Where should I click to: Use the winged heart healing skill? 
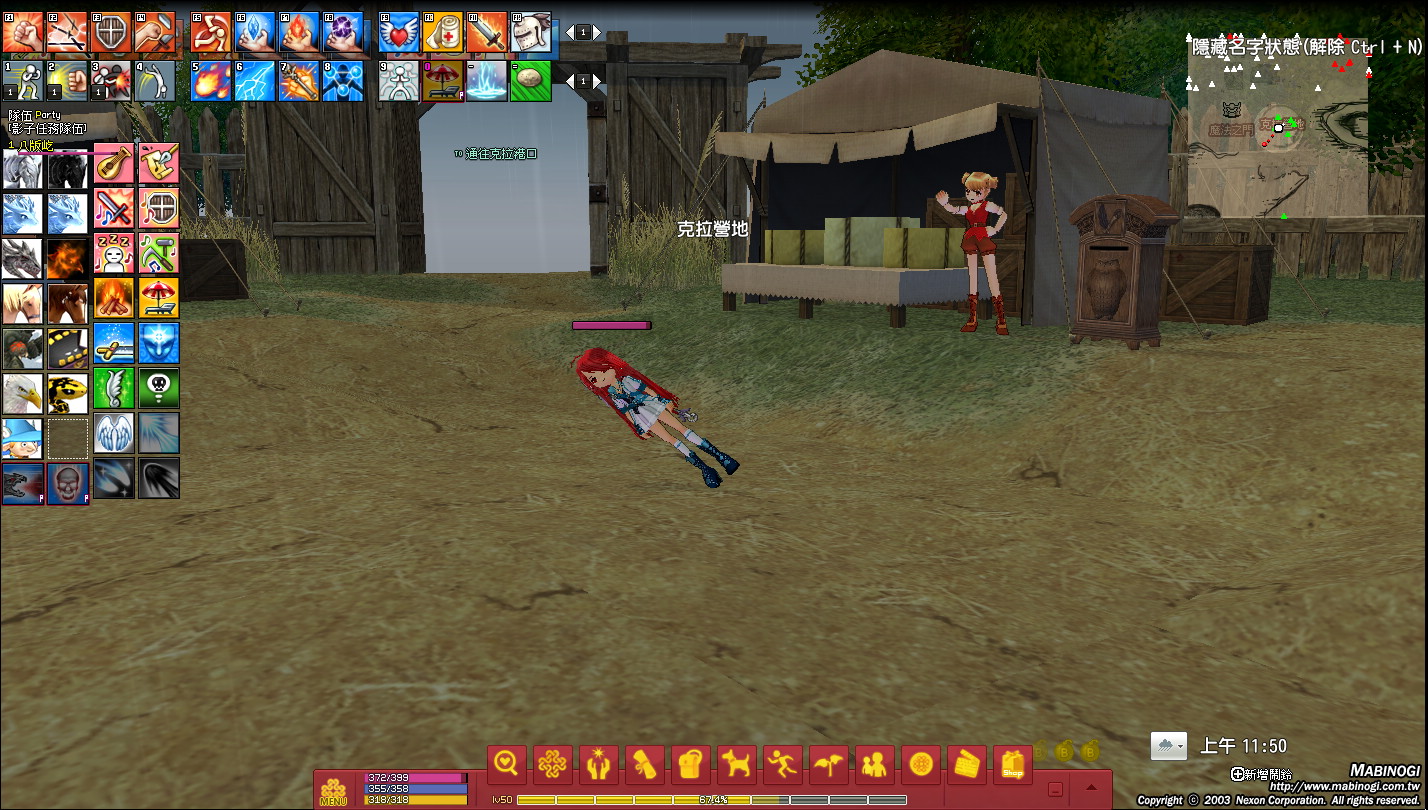(399, 32)
